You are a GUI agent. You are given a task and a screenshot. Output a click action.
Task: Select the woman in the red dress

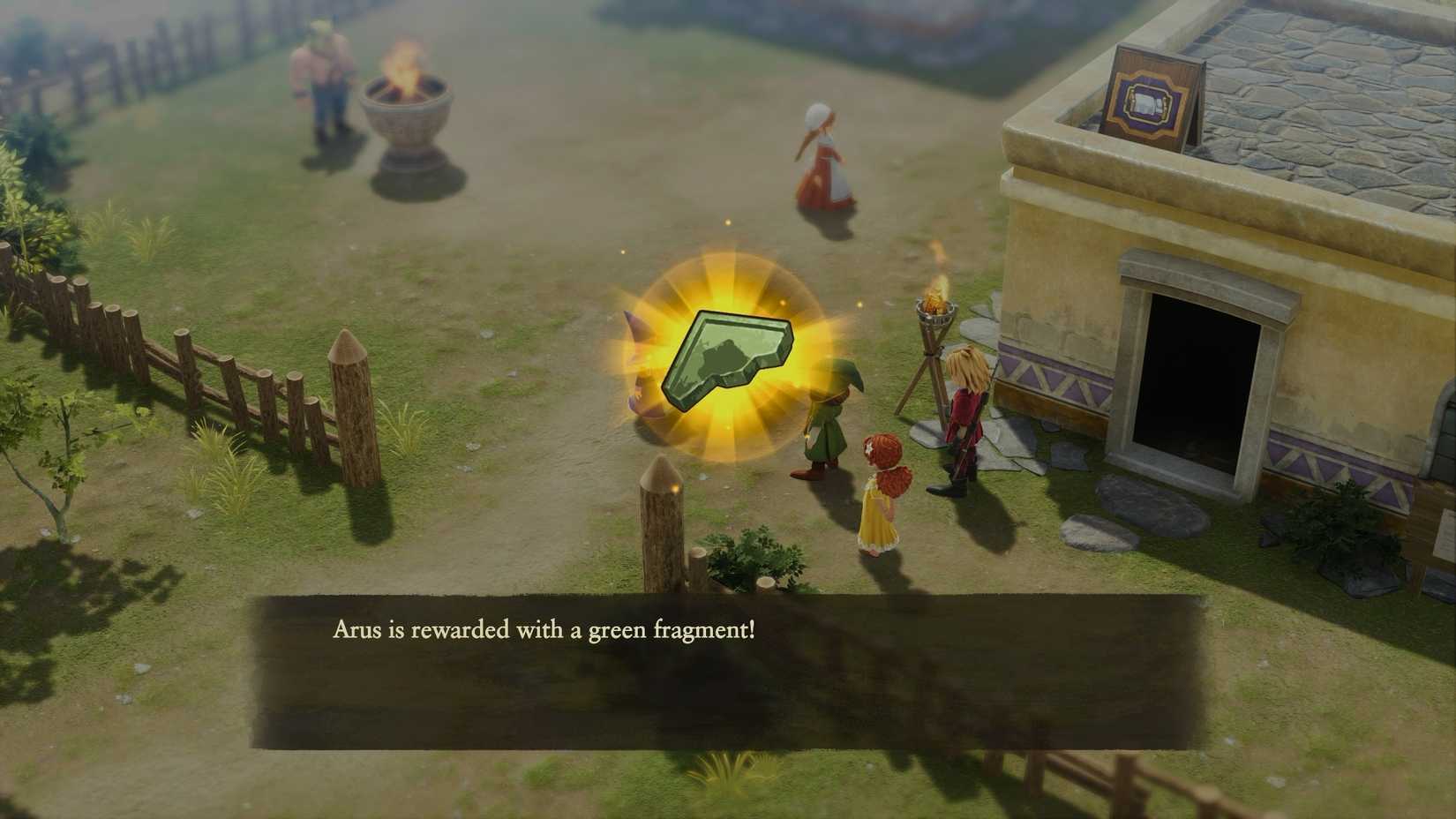(x=821, y=159)
